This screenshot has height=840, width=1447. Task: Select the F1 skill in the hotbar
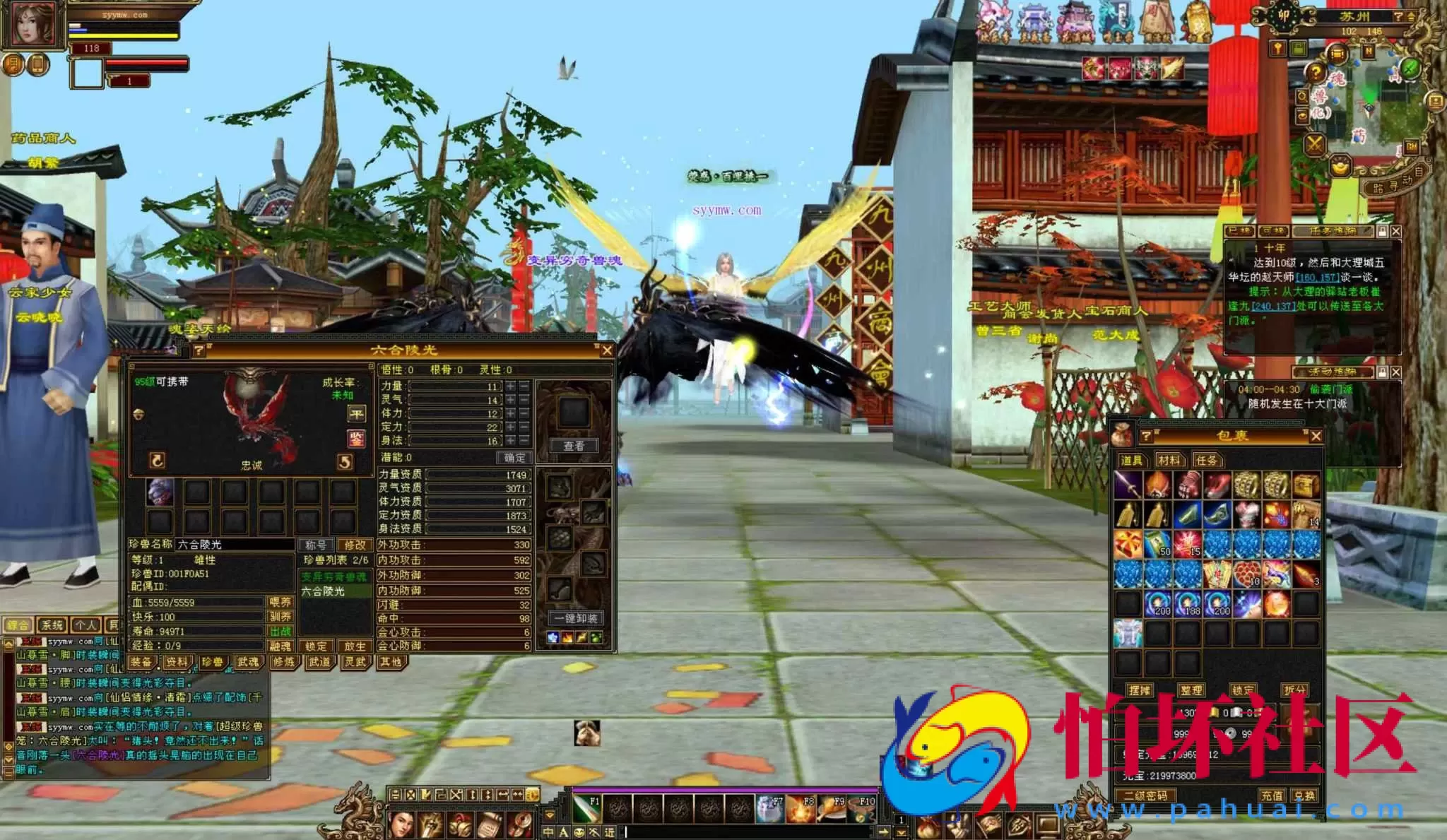pos(587,809)
